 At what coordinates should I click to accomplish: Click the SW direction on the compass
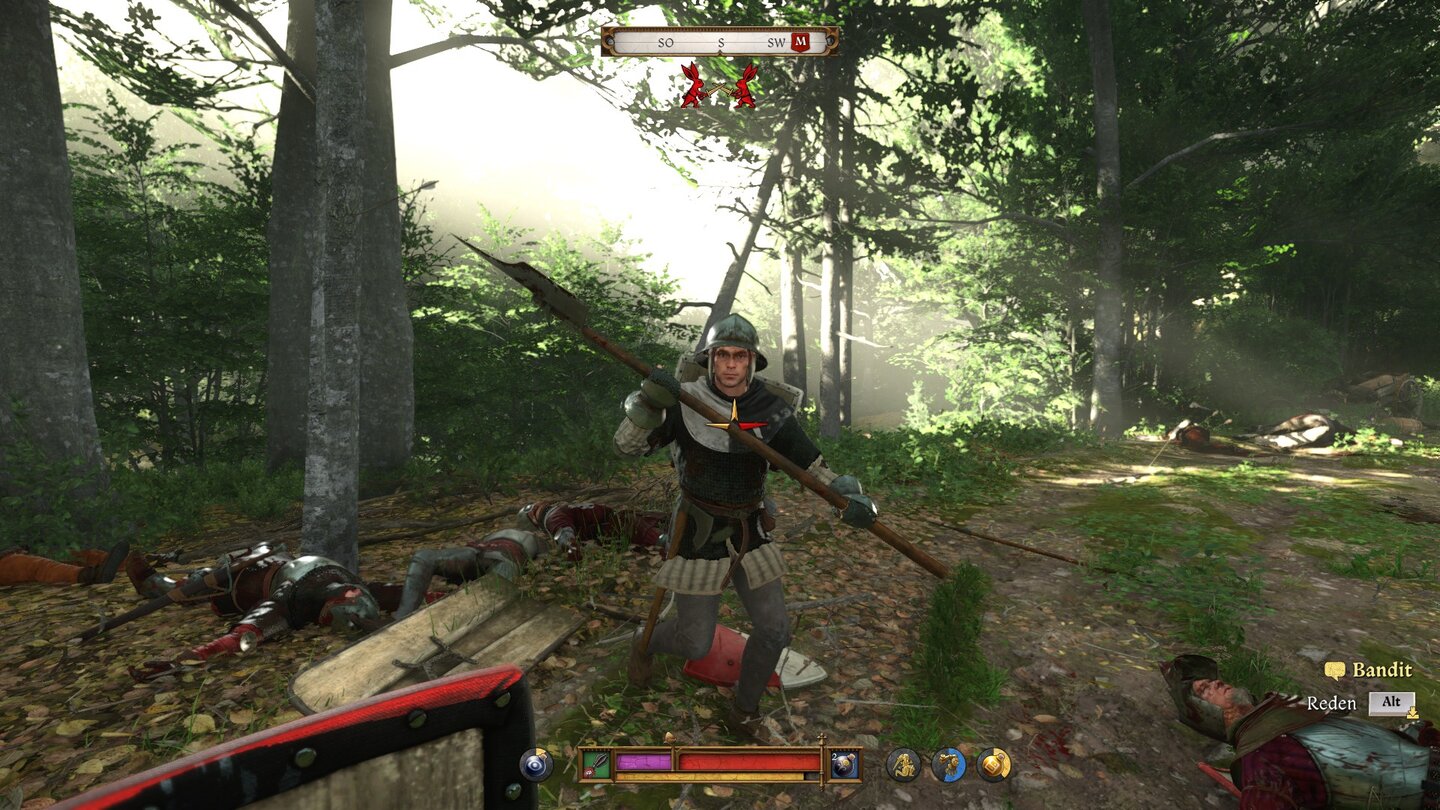775,43
